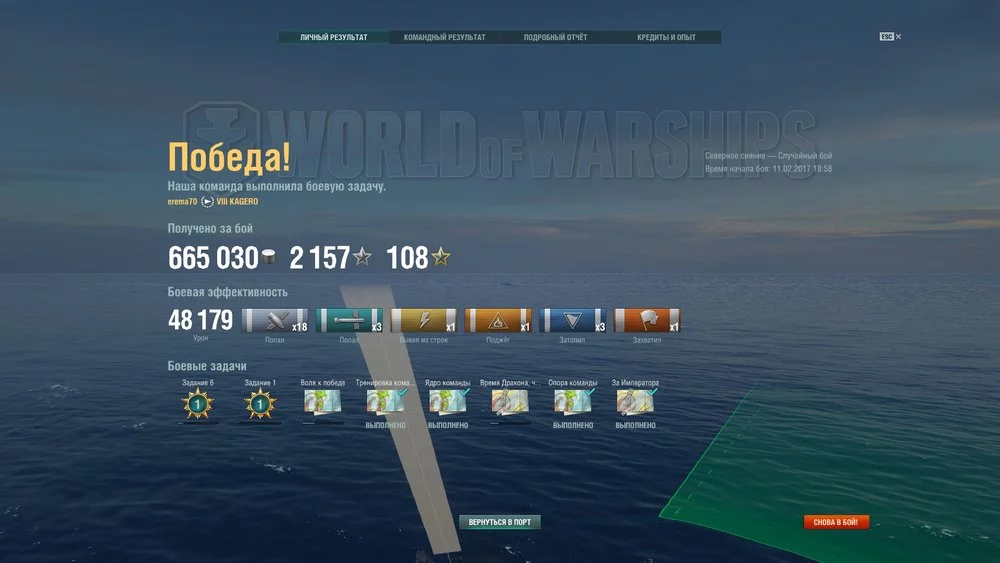Open the Время Дракона mission
The height and width of the screenshot is (563, 1000).
click(x=511, y=402)
